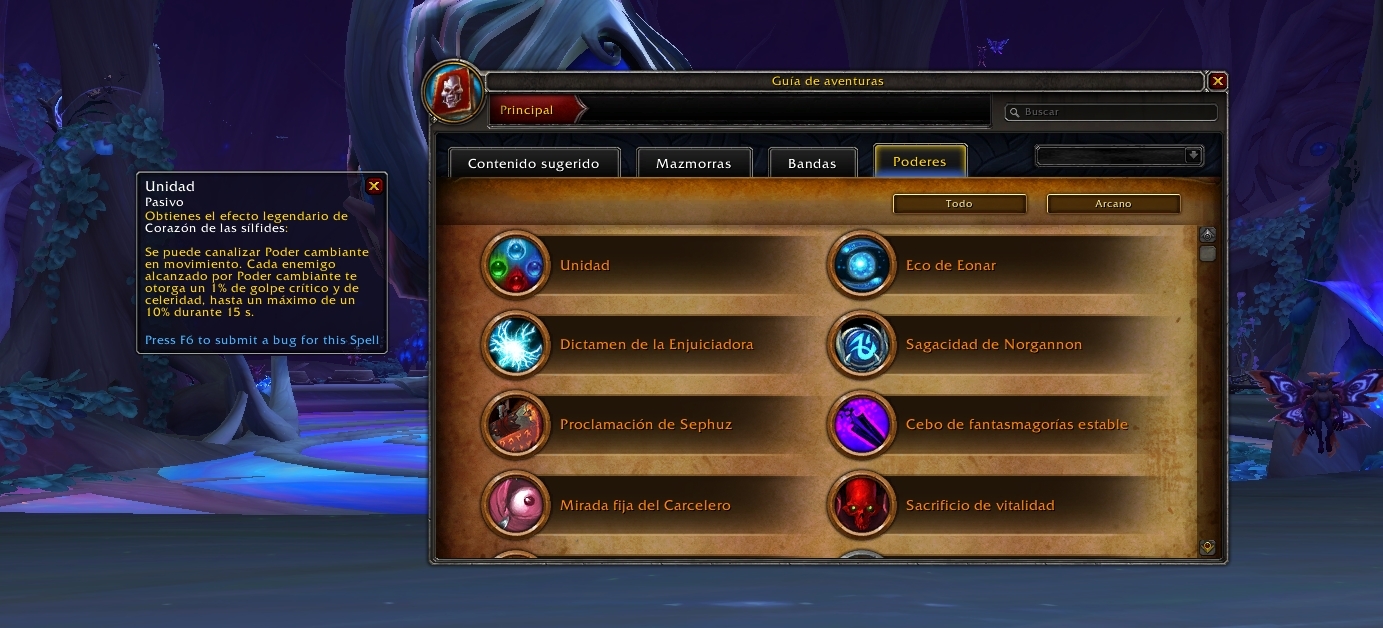Go to the Principal breadcrumb button
The height and width of the screenshot is (628, 1383).
pos(528,110)
